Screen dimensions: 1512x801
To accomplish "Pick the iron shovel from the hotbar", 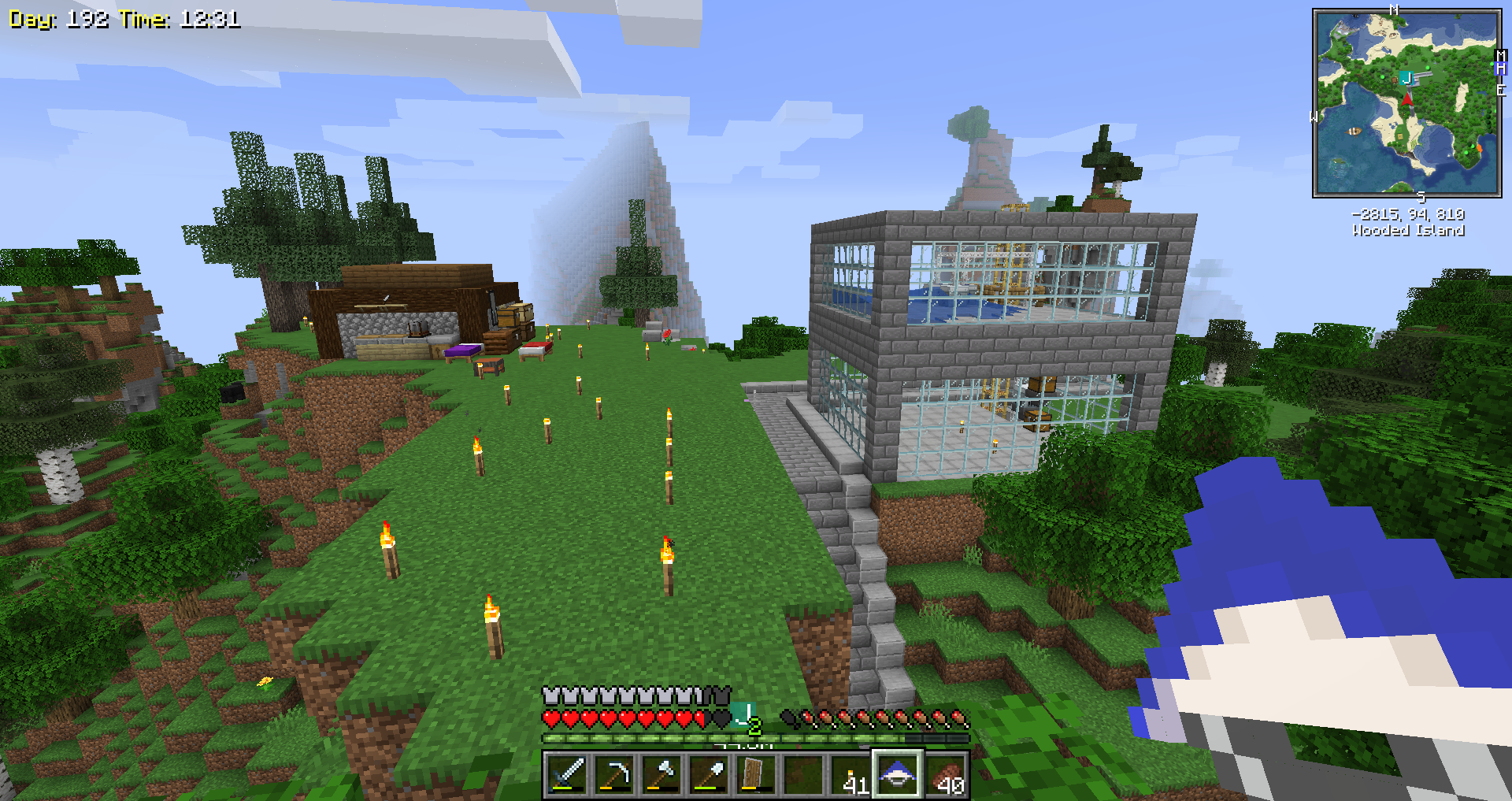I will (x=709, y=774).
